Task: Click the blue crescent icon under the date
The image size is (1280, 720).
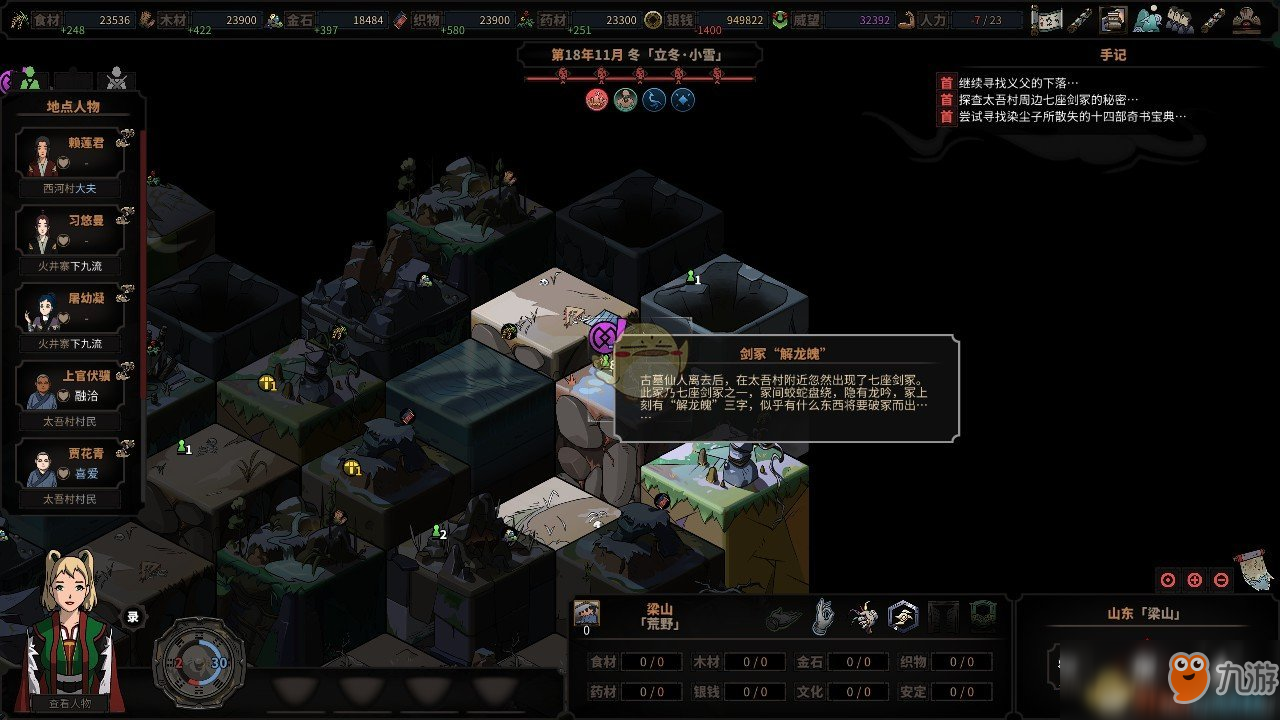Action: (654, 99)
